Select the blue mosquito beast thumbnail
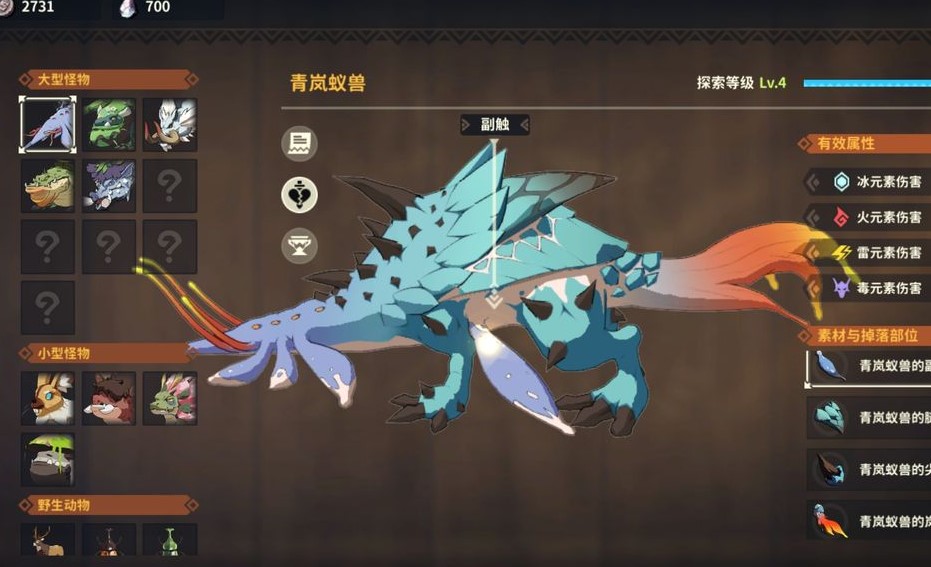This screenshot has width=931, height=567. (x=48, y=125)
